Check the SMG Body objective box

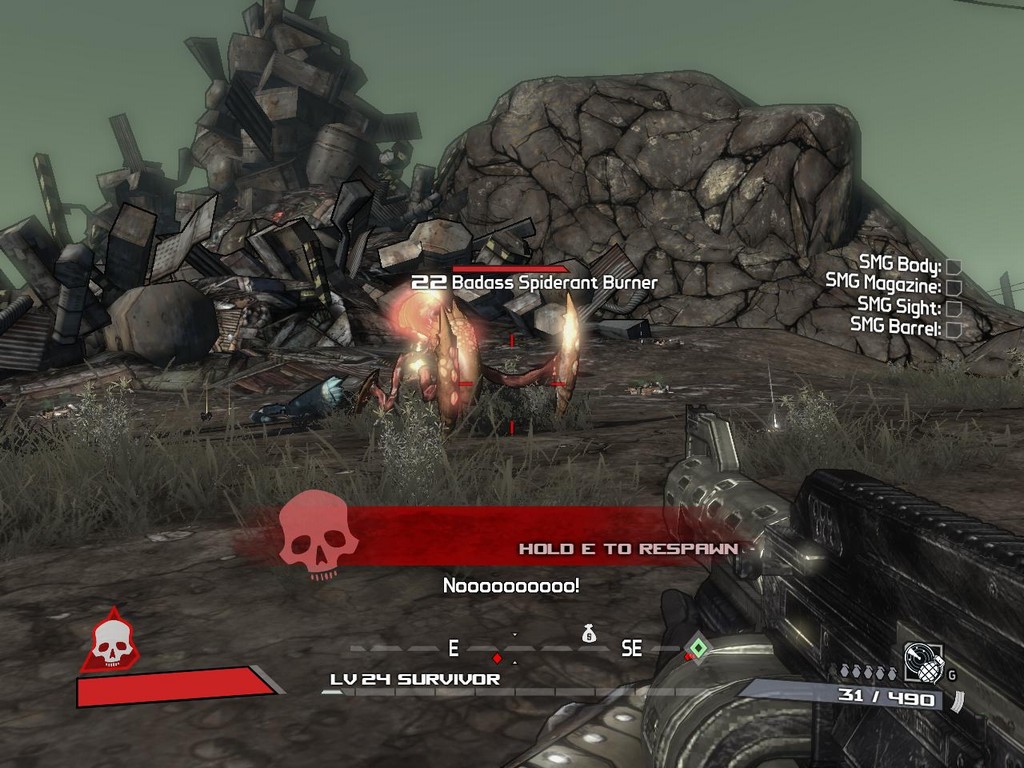(x=953, y=266)
